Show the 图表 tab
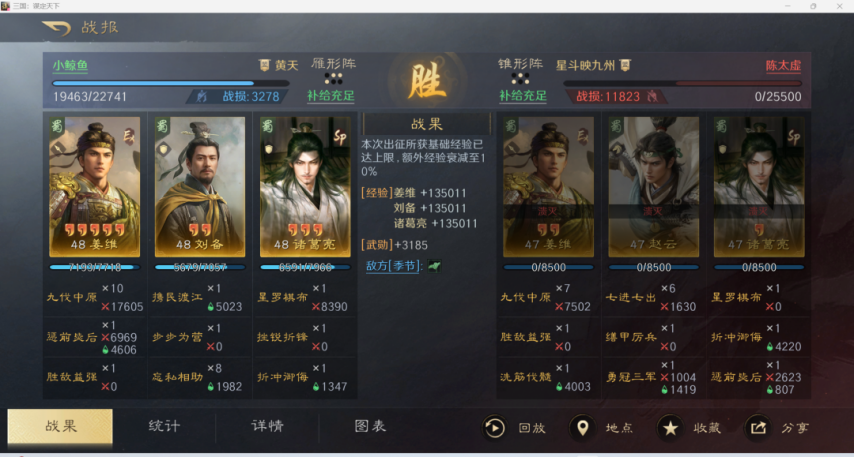Viewport: 854px width, 457px height. (x=370, y=426)
